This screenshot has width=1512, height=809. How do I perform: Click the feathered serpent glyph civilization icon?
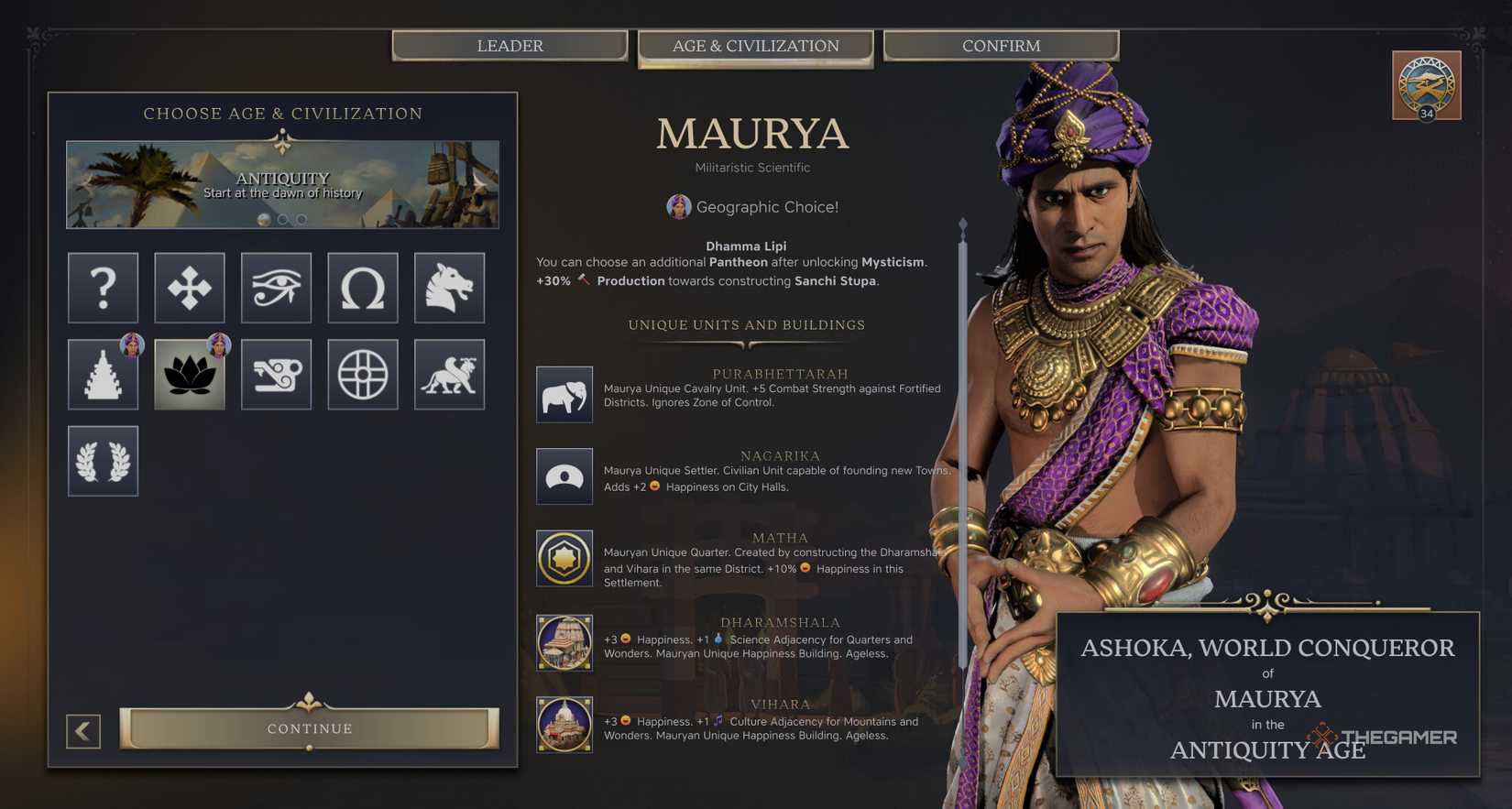pos(276,374)
